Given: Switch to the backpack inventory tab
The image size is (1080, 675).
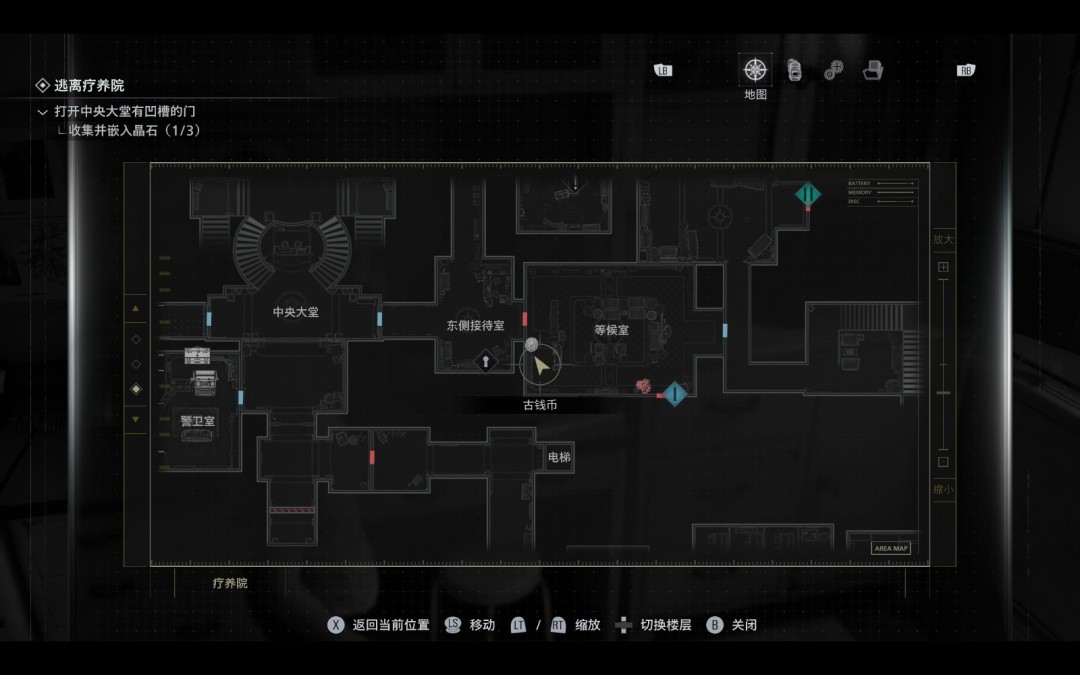Looking at the screenshot, I should [x=794, y=70].
